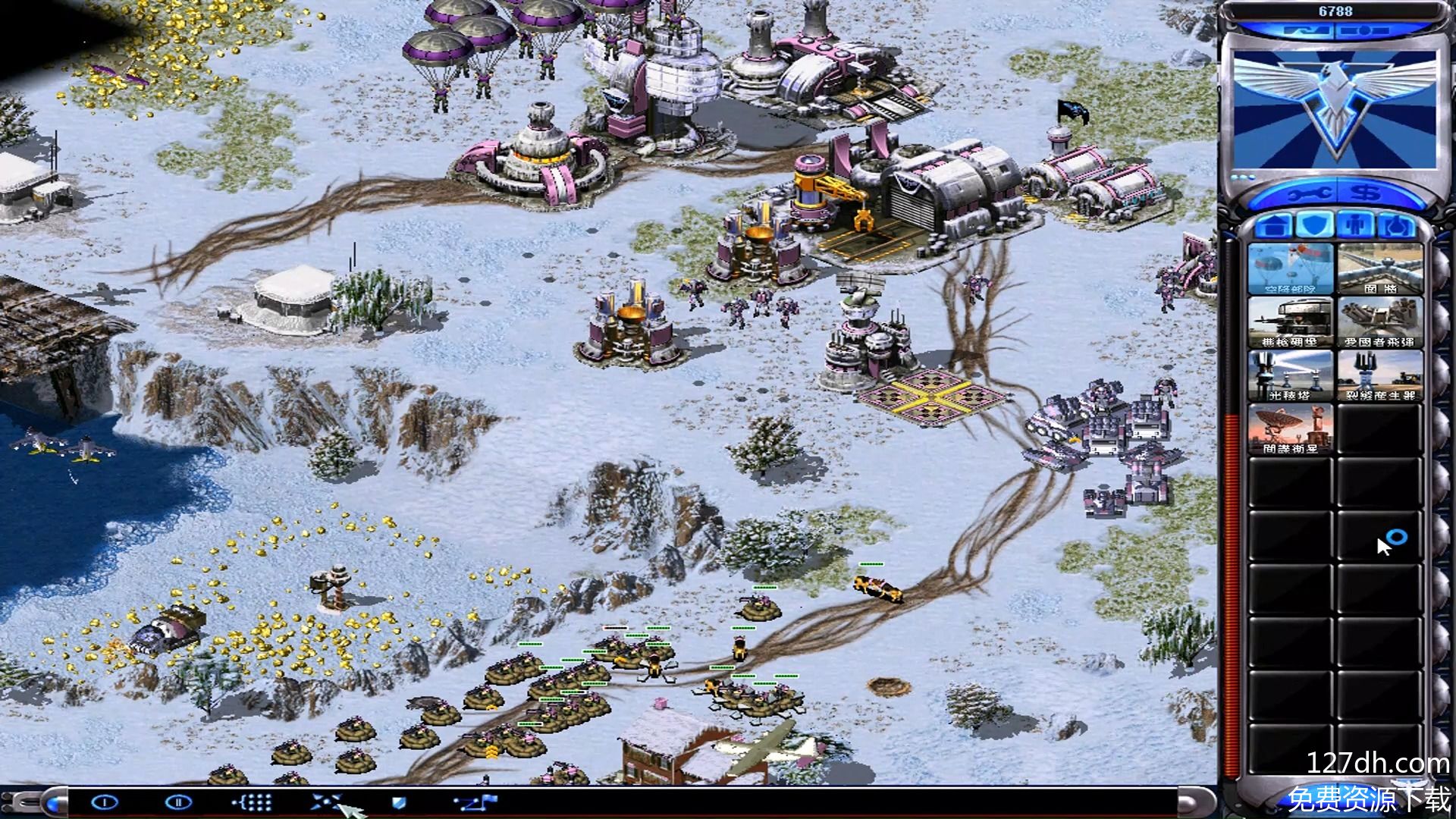Select the paratroopers (空降部队) support power
The height and width of the screenshot is (819, 1456).
click(1290, 268)
